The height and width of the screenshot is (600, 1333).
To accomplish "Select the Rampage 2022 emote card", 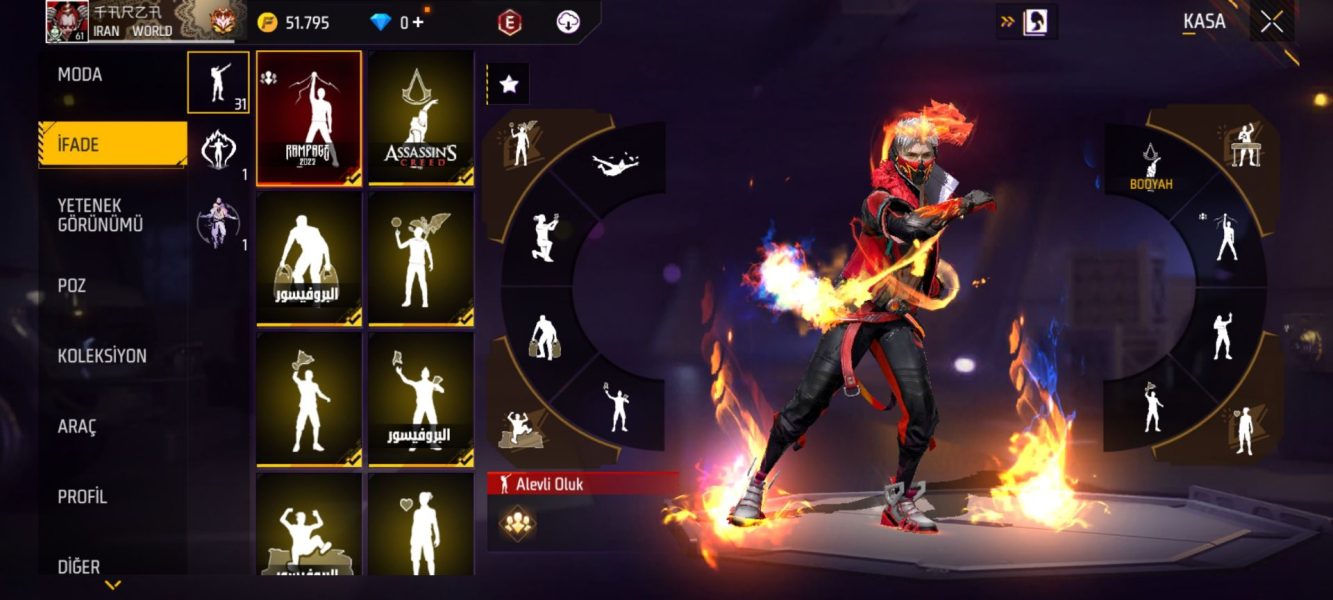I will [x=309, y=118].
